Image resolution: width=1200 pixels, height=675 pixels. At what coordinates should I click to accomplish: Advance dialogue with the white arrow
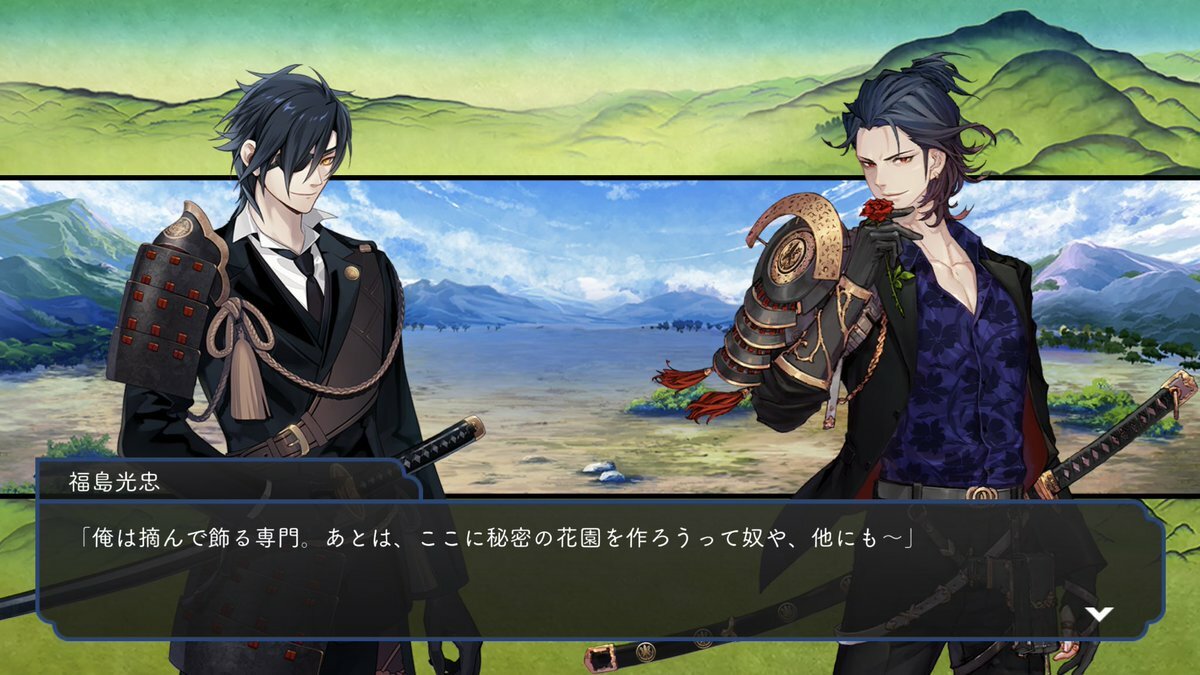click(1099, 614)
